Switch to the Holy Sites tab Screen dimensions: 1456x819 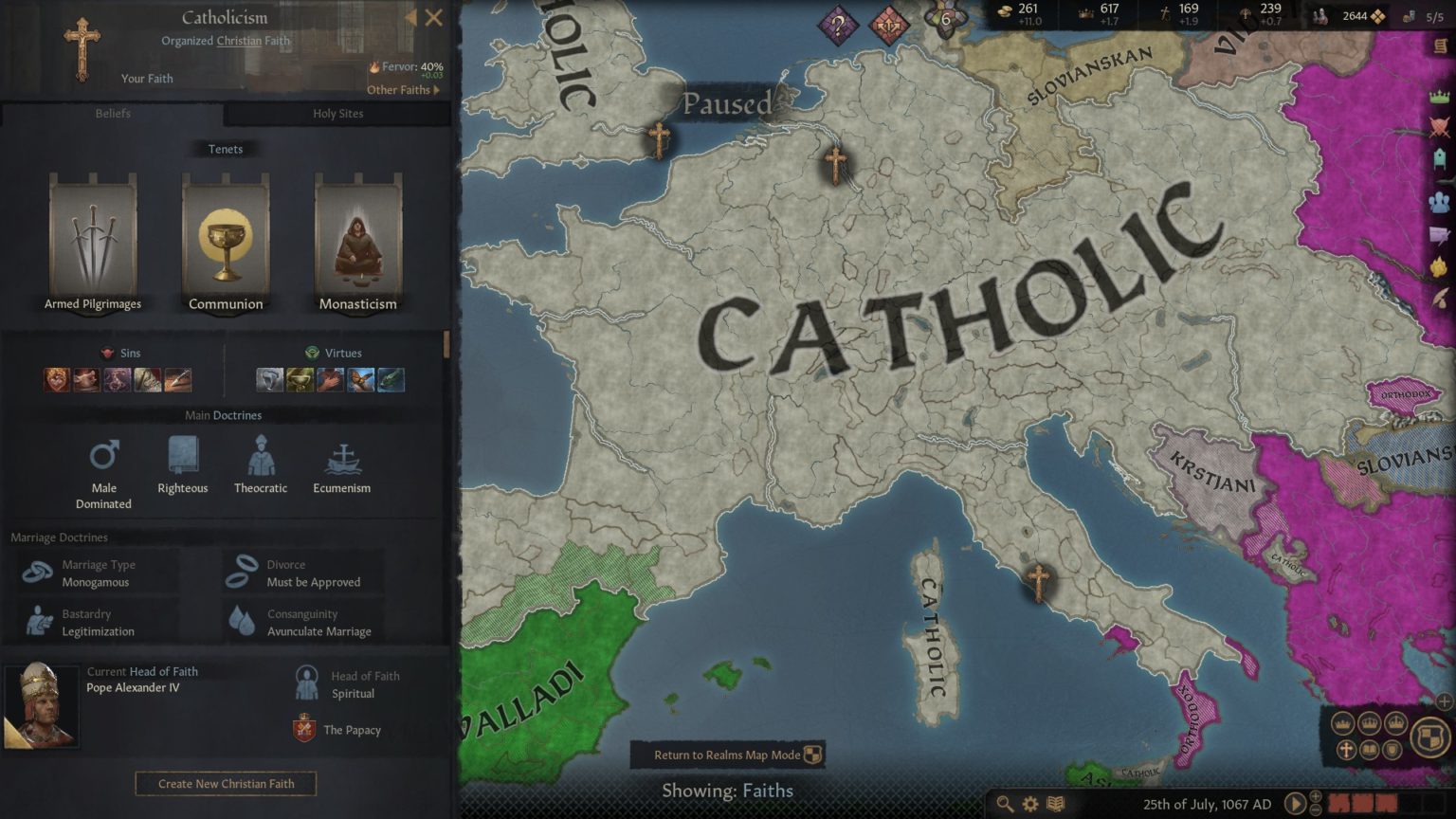coord(337,114)
